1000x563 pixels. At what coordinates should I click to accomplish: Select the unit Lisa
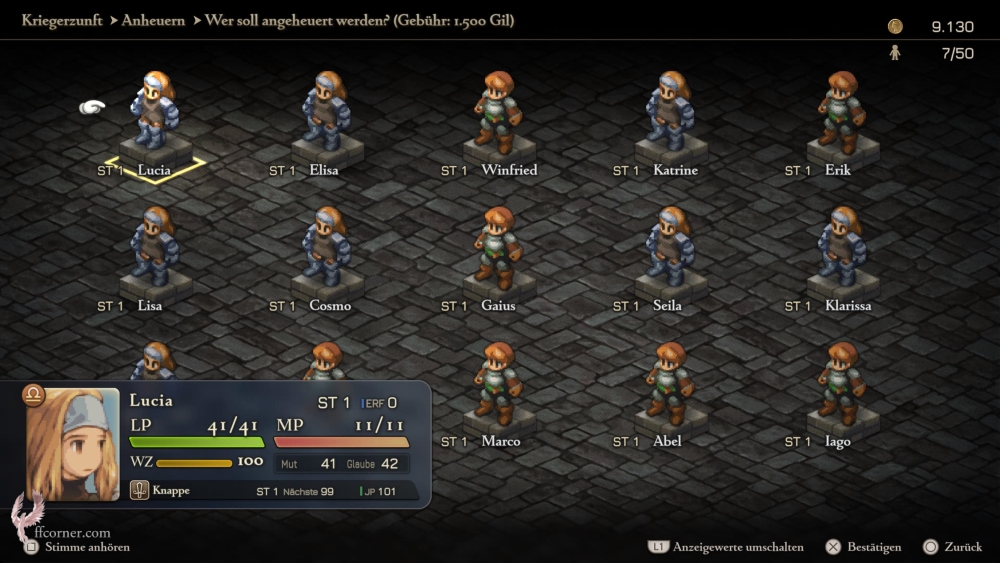point(154,248)
